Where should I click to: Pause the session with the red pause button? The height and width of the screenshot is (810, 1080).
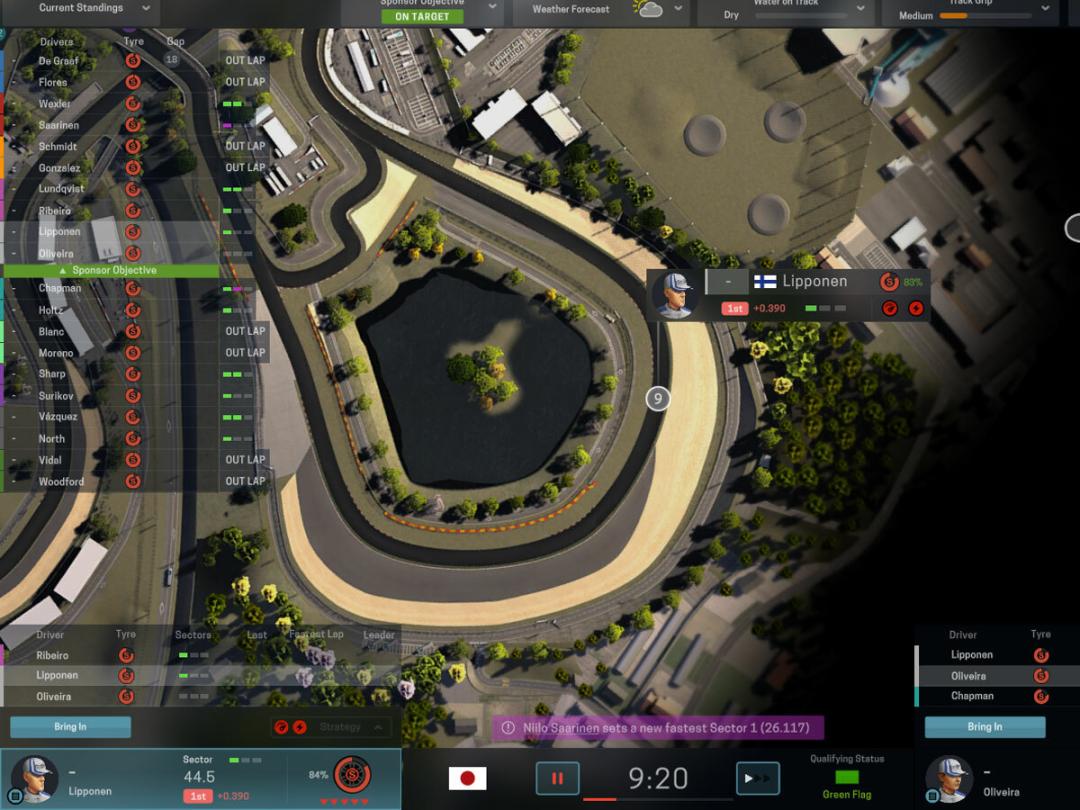pos(557,778)
